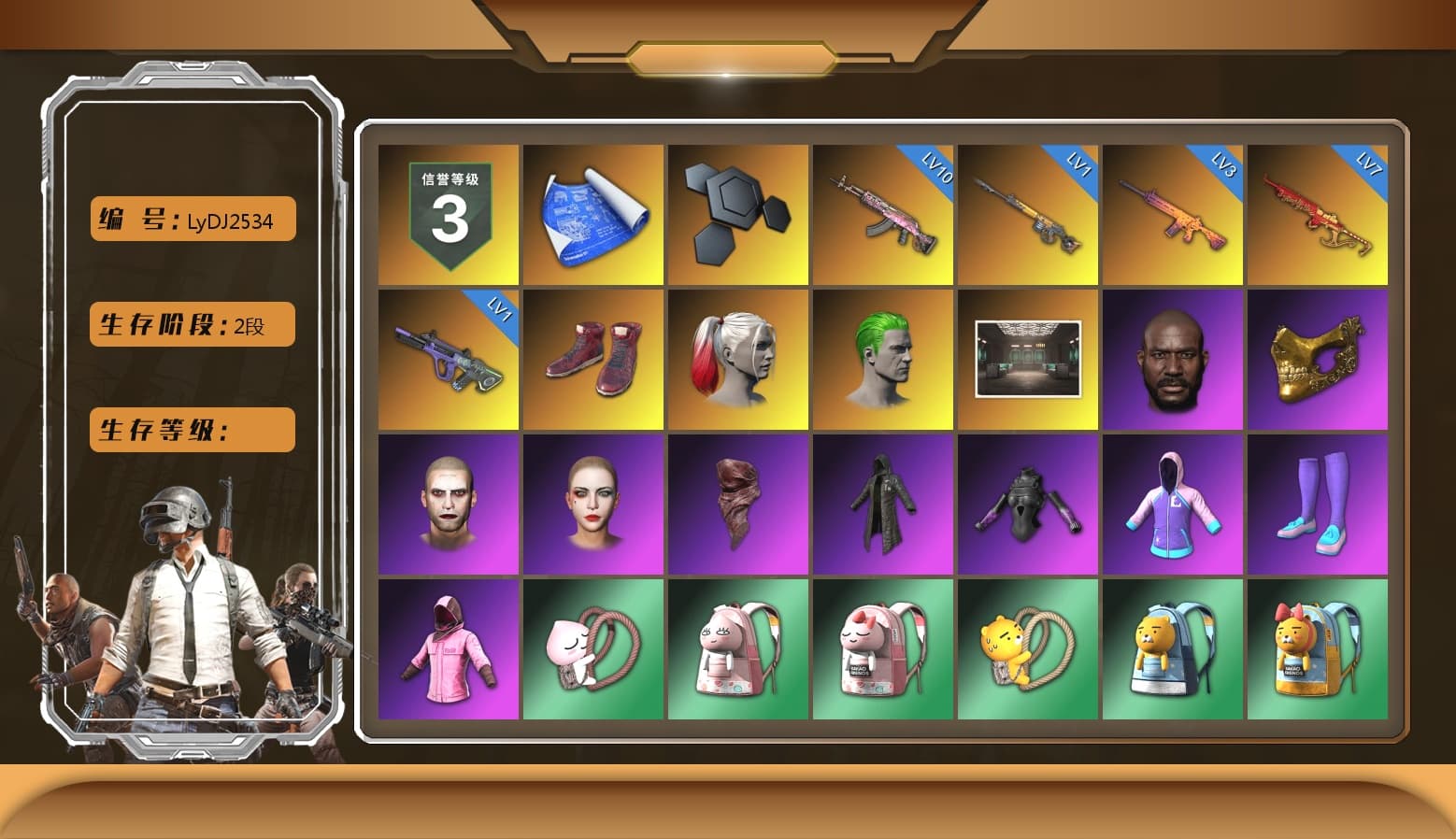Click the 生存阶段 2段 field

click(x=192, y=324)
